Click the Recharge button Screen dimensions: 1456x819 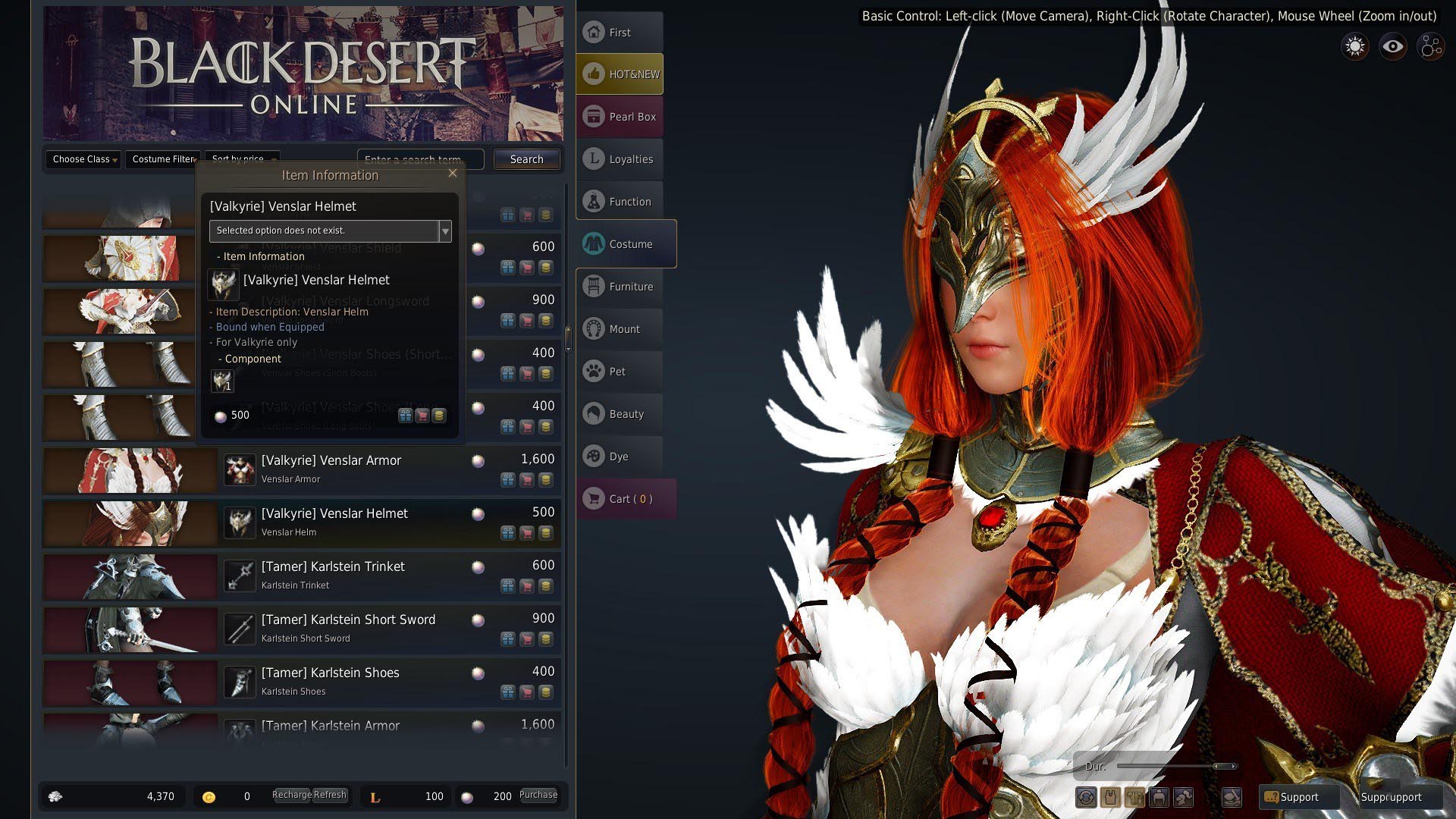click(291, 795)
